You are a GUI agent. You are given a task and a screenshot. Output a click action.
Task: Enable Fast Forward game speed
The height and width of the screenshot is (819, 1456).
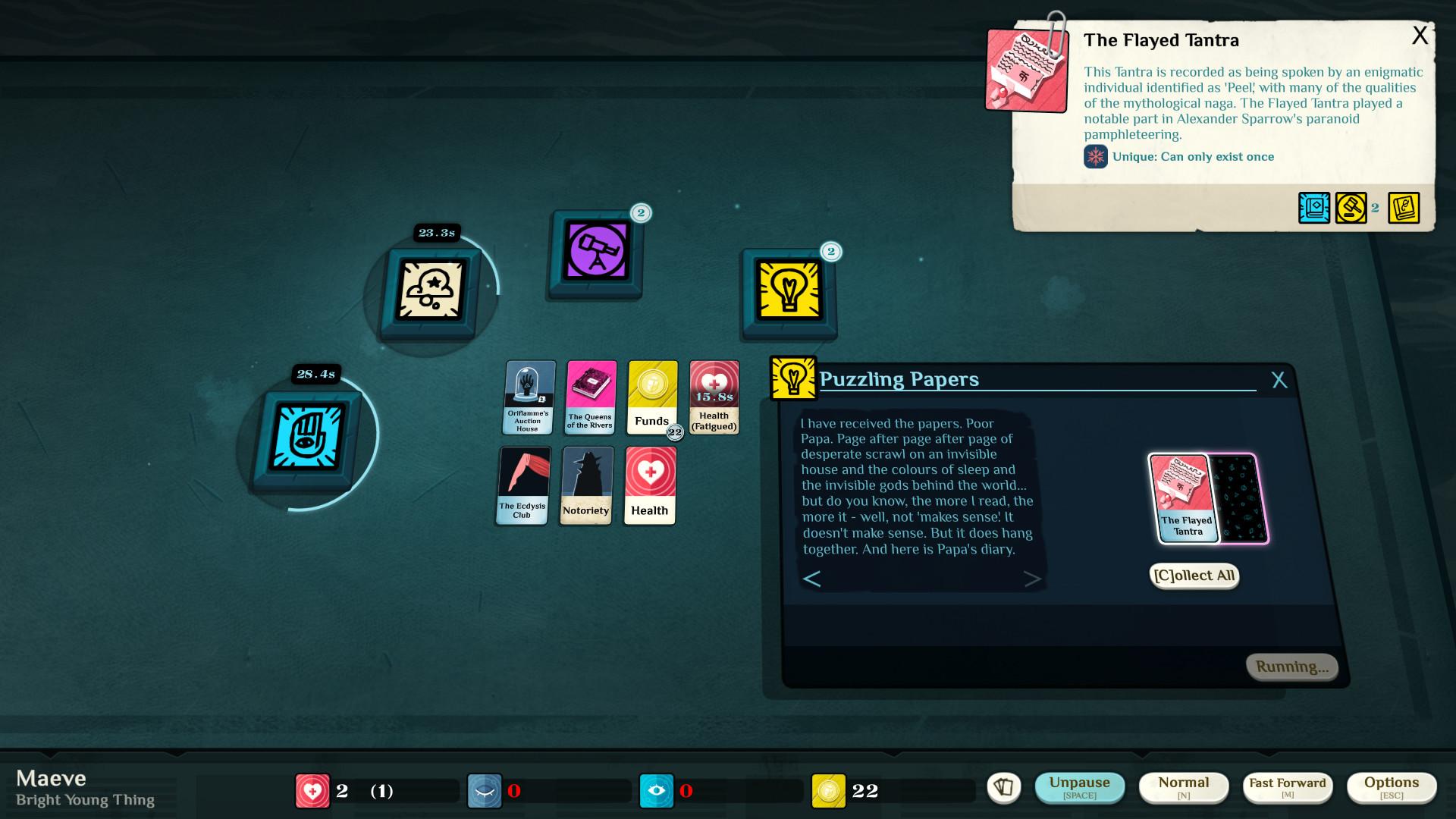click(1287, 786)
